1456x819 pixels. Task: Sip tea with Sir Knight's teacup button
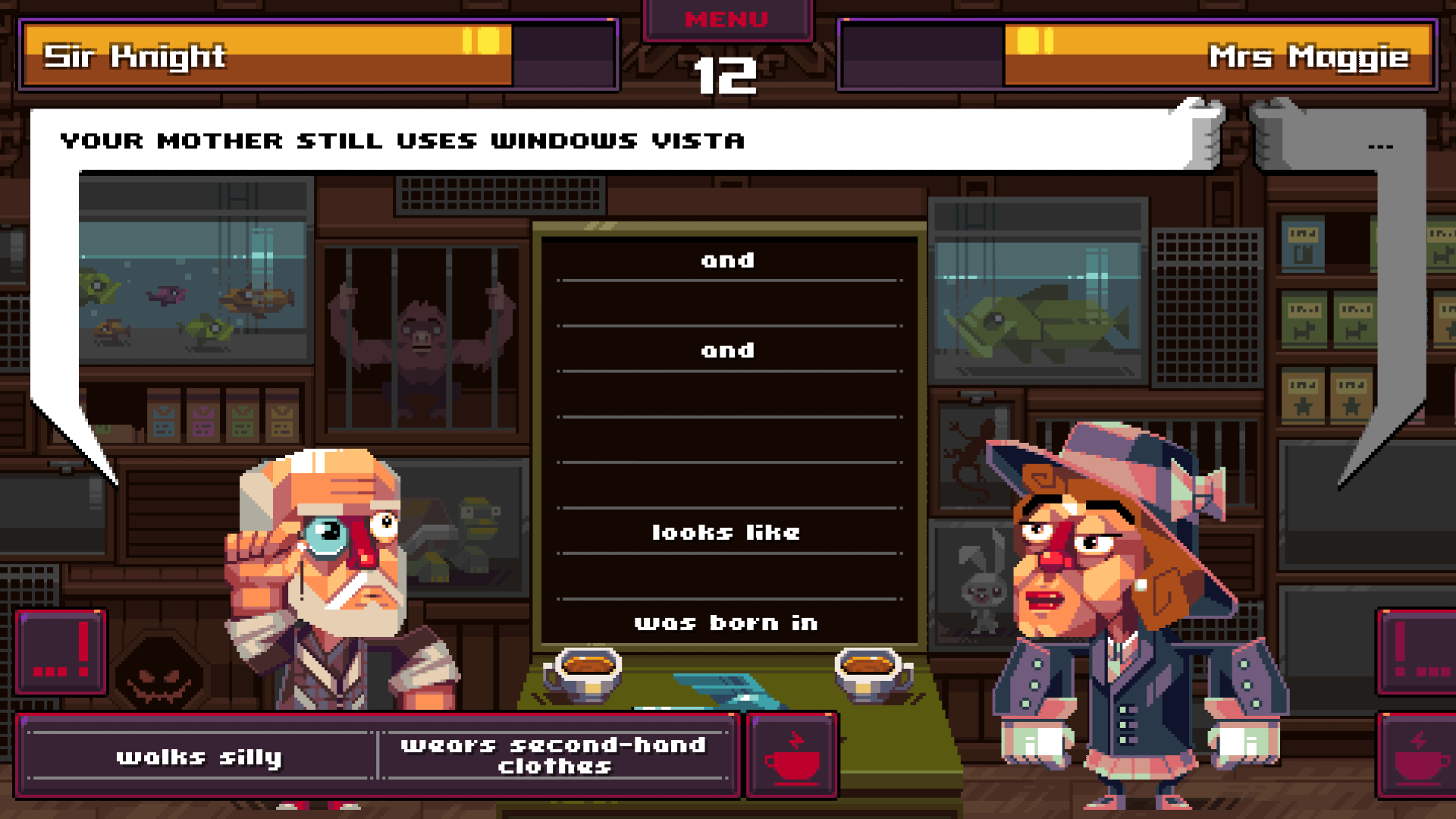(x=792, y=755)
